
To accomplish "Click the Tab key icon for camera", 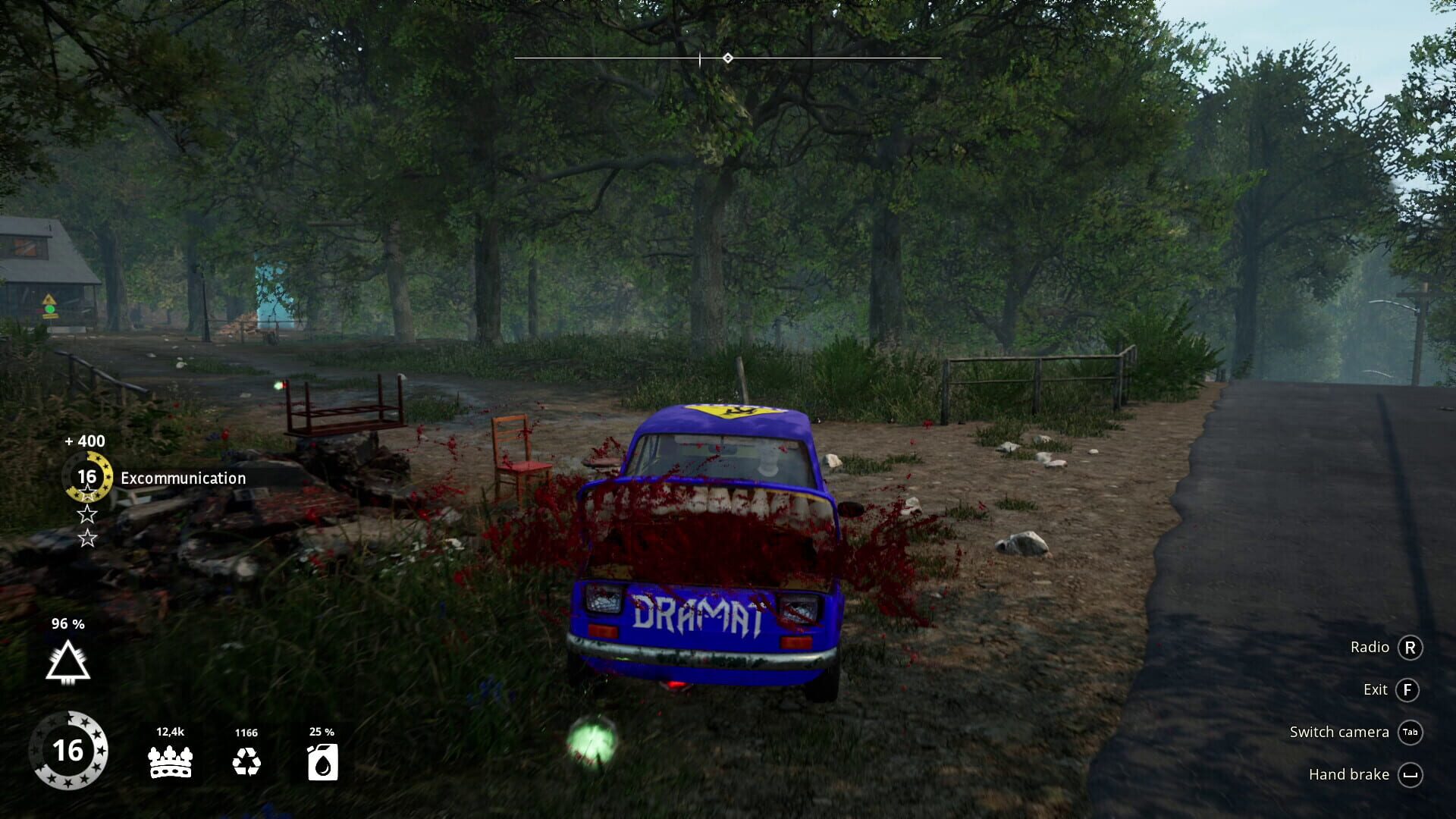I will pyautogui.click(x=1410, y=733).
